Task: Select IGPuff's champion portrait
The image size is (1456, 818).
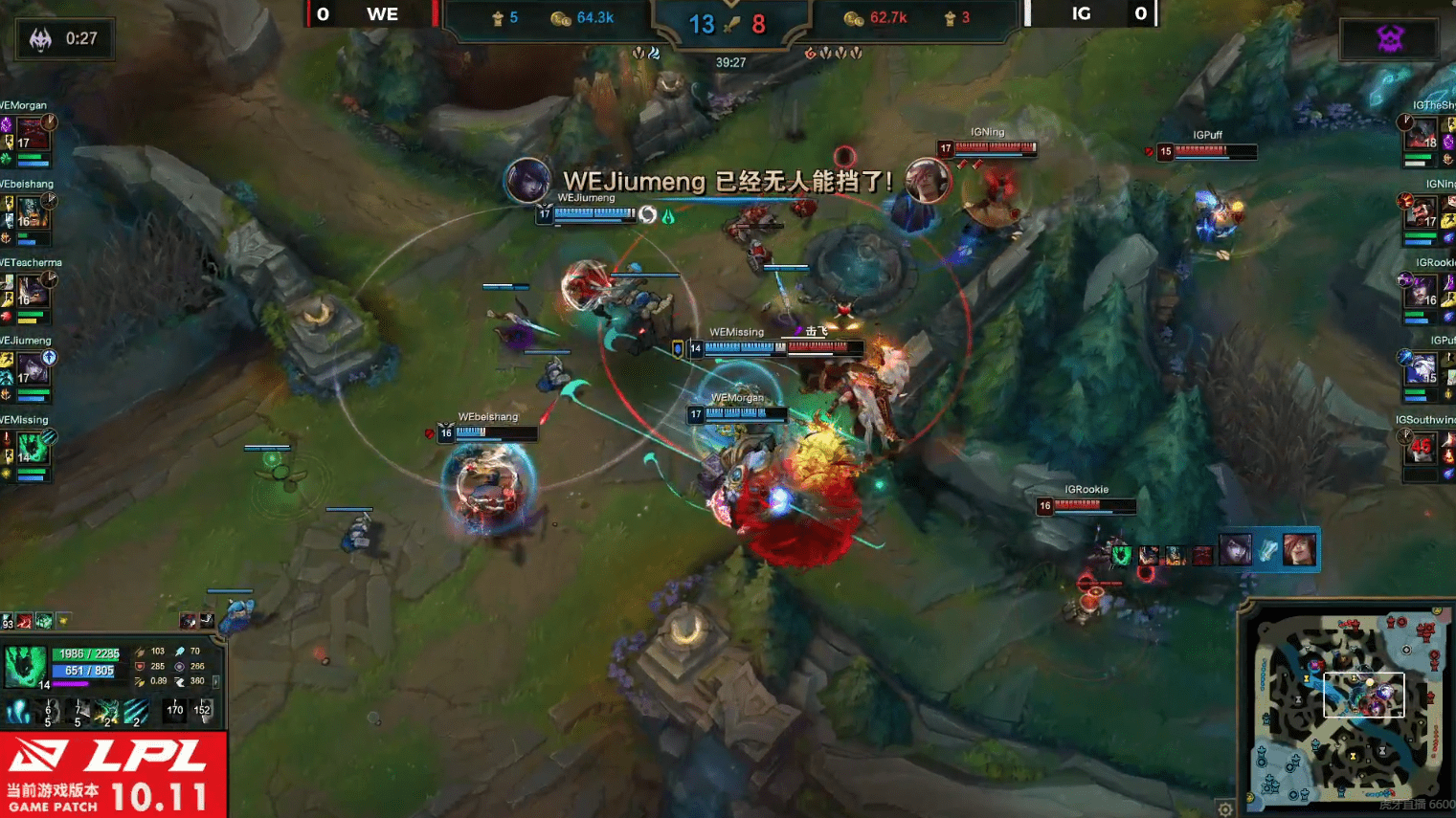Action: coord(1422,367)
